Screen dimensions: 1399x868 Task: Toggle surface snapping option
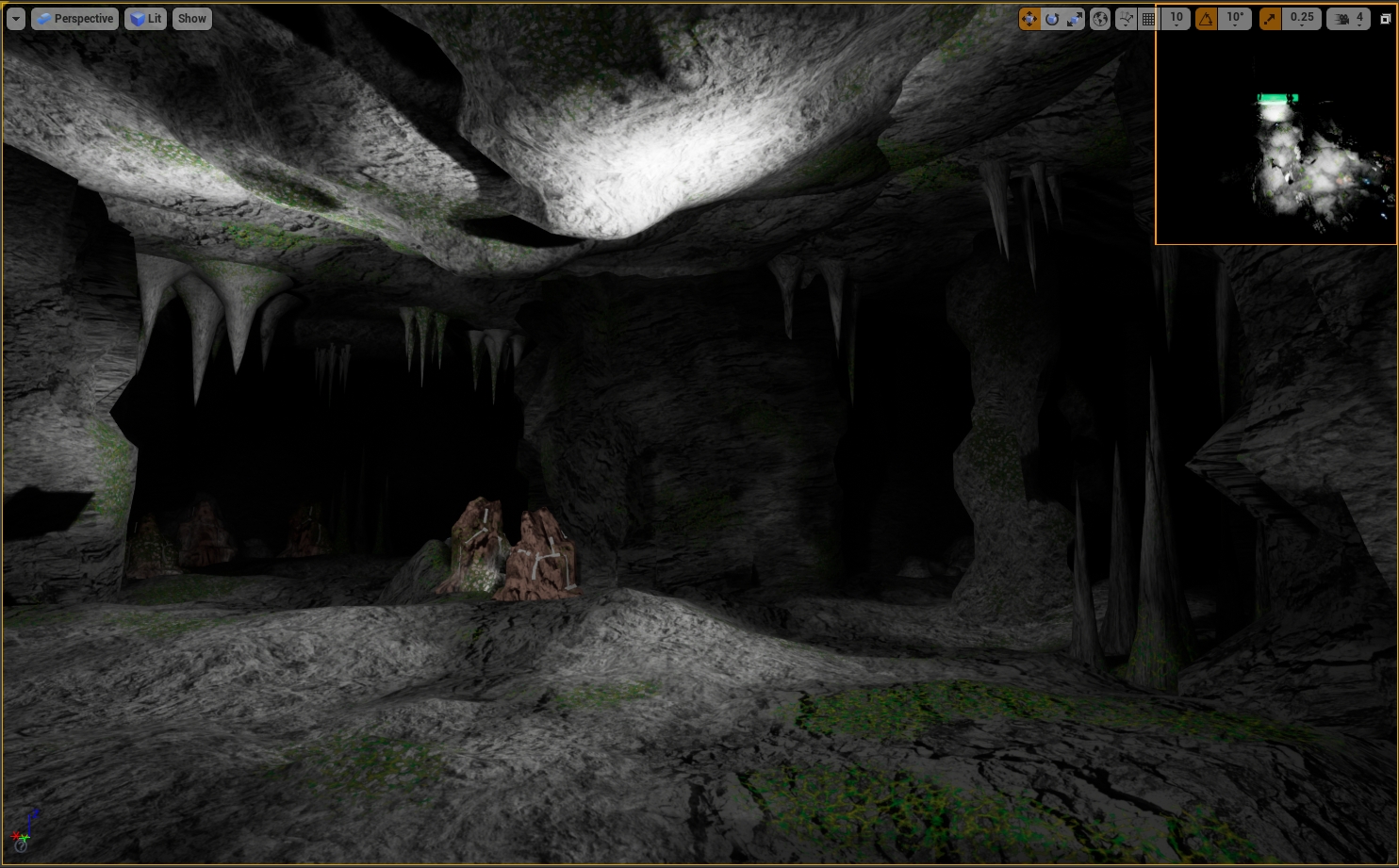point(1126,19)
